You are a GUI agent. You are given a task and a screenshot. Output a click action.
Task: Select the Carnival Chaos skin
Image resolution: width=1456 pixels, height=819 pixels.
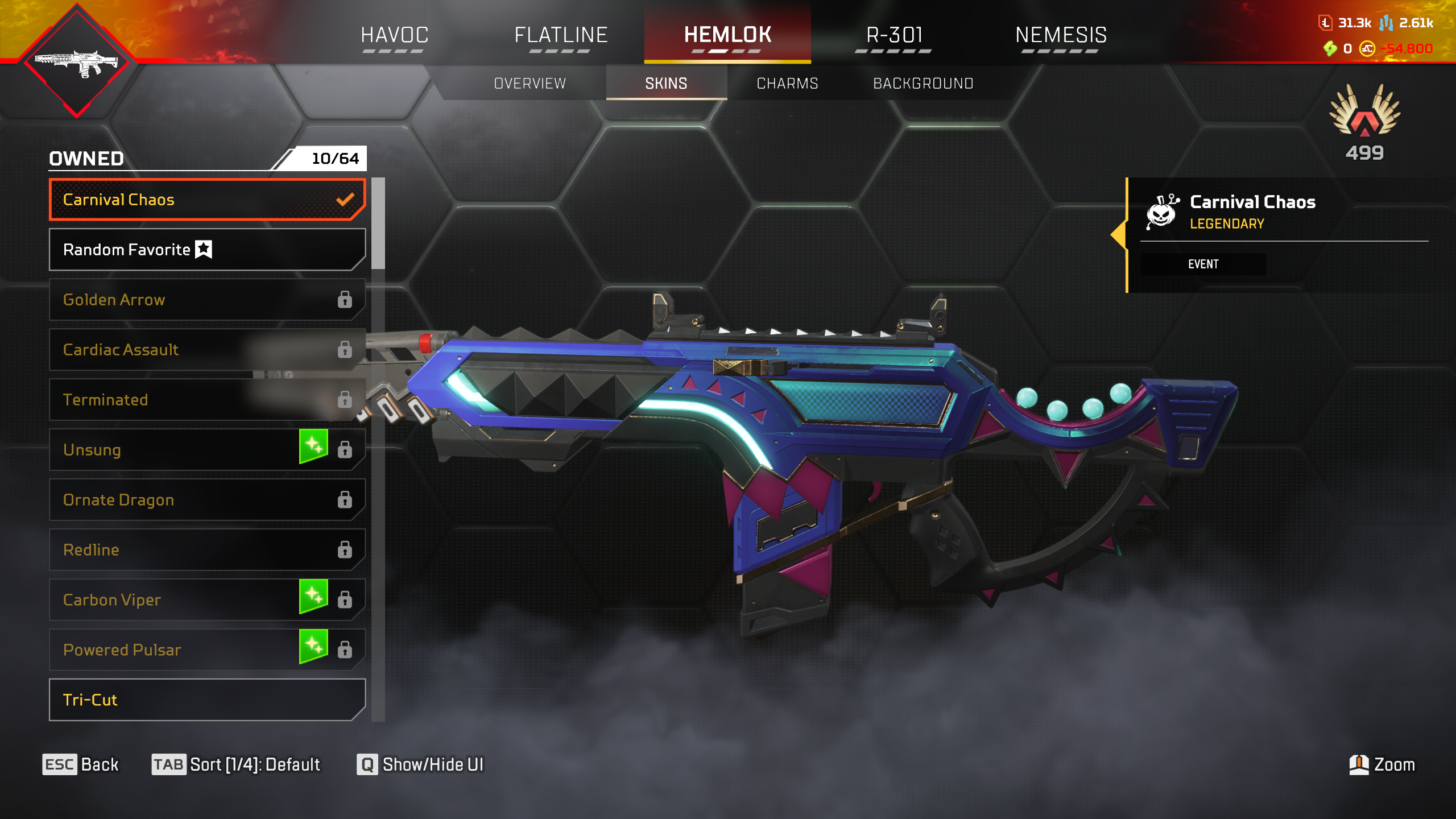click(x=207, y=200)
